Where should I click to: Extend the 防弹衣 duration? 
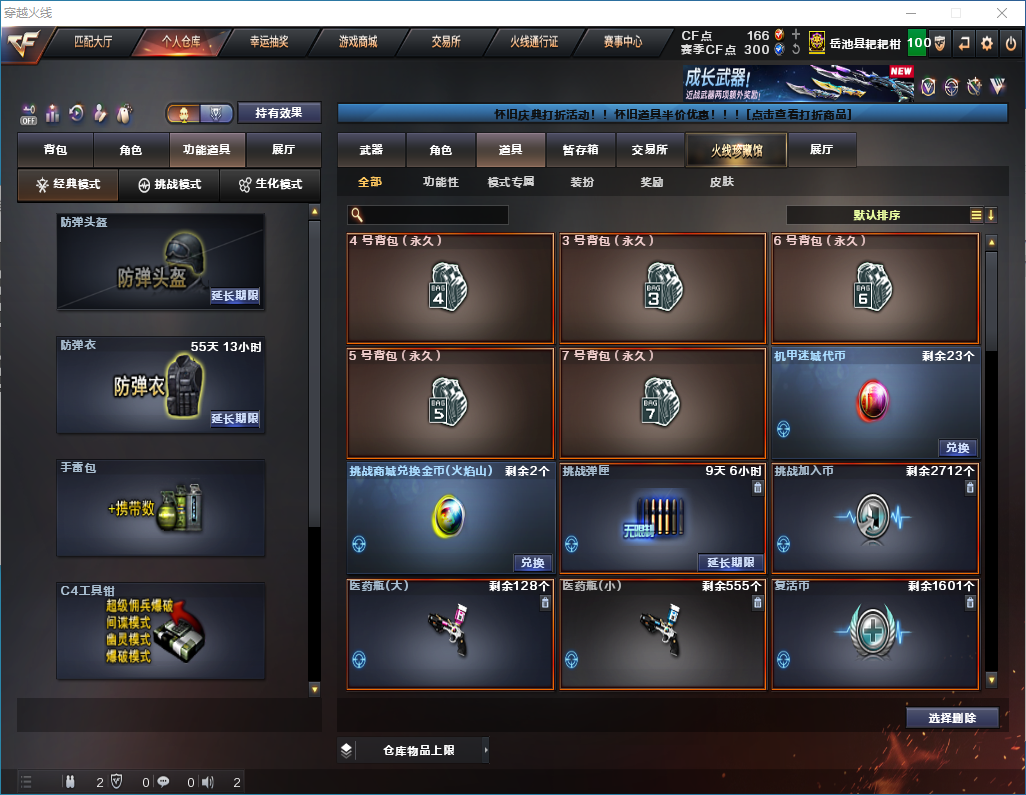pyautogui.click(x=235, y=419)
